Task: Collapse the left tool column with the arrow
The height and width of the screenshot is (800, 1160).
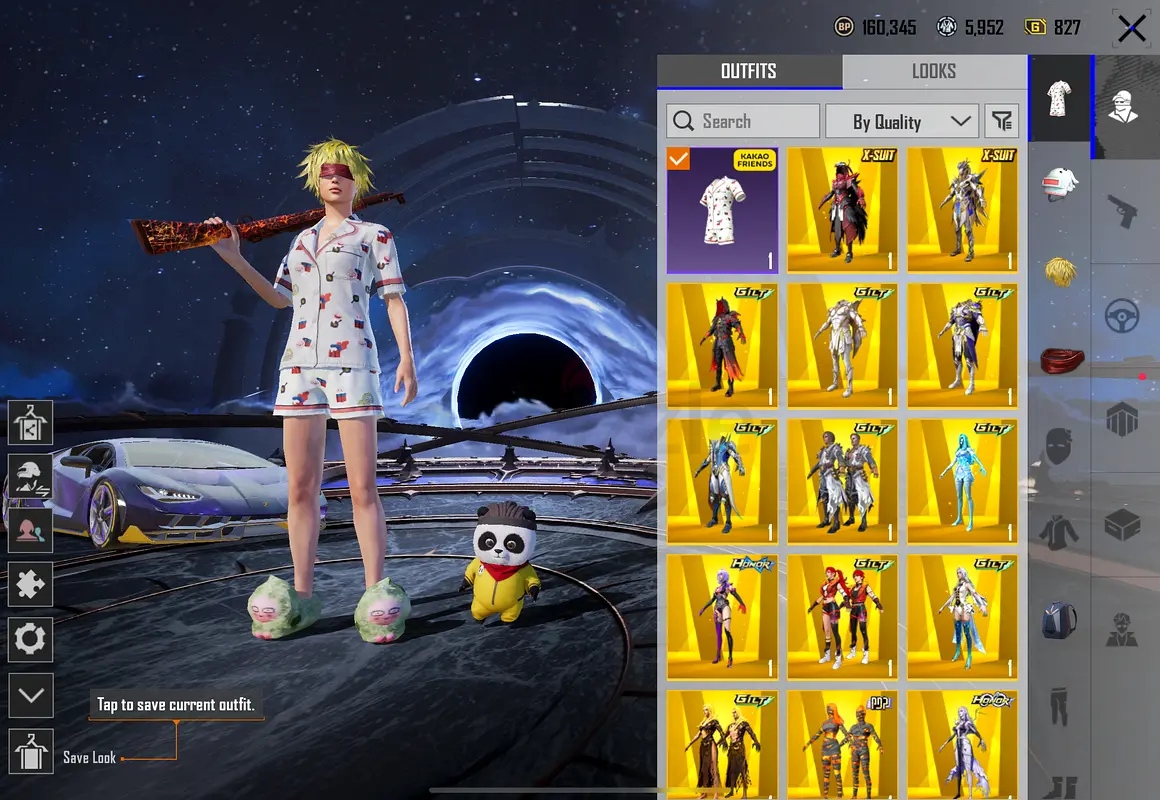Action: tap(30, 694)
